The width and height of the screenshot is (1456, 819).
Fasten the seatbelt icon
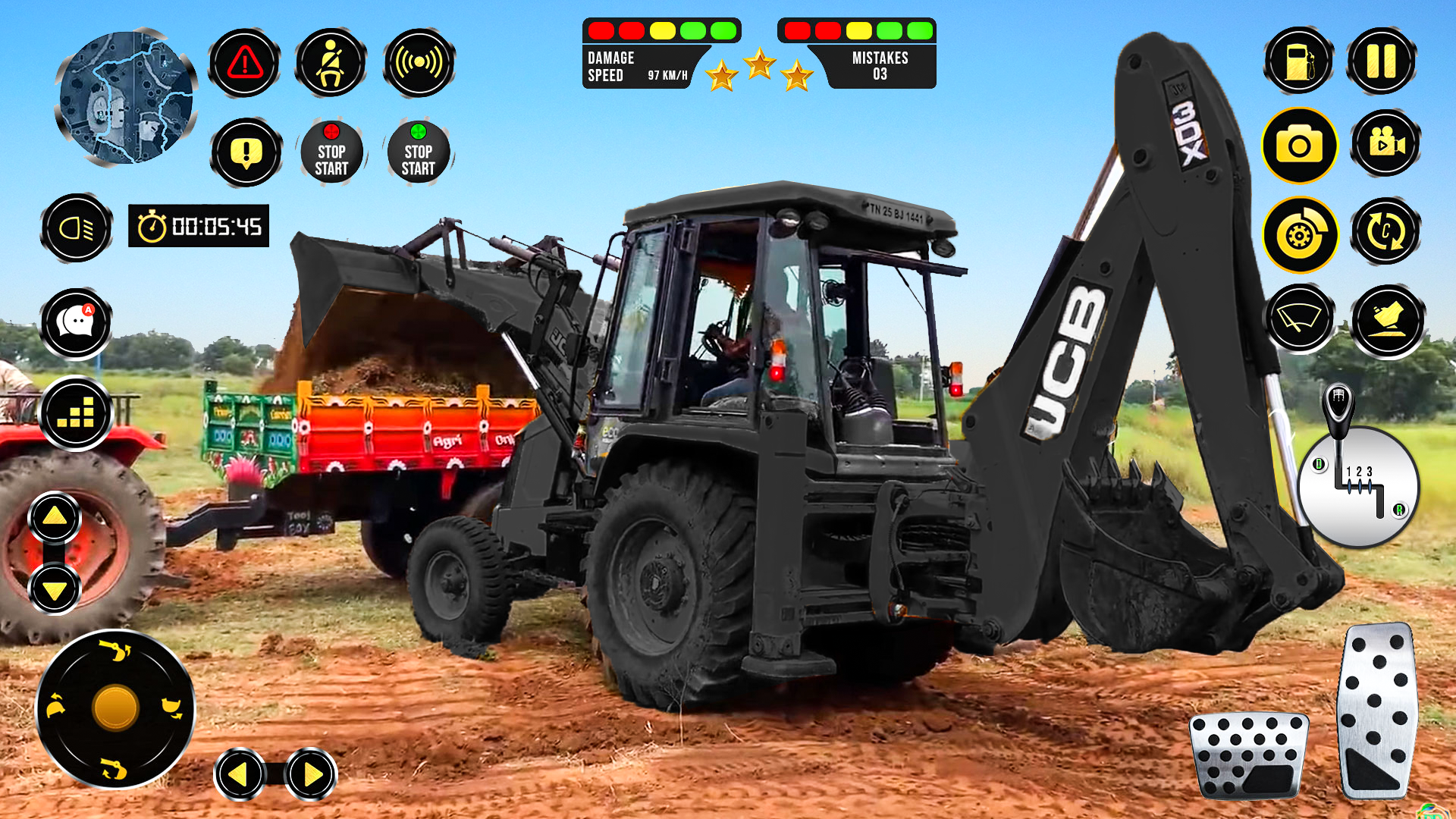click(x=334, y=64)
